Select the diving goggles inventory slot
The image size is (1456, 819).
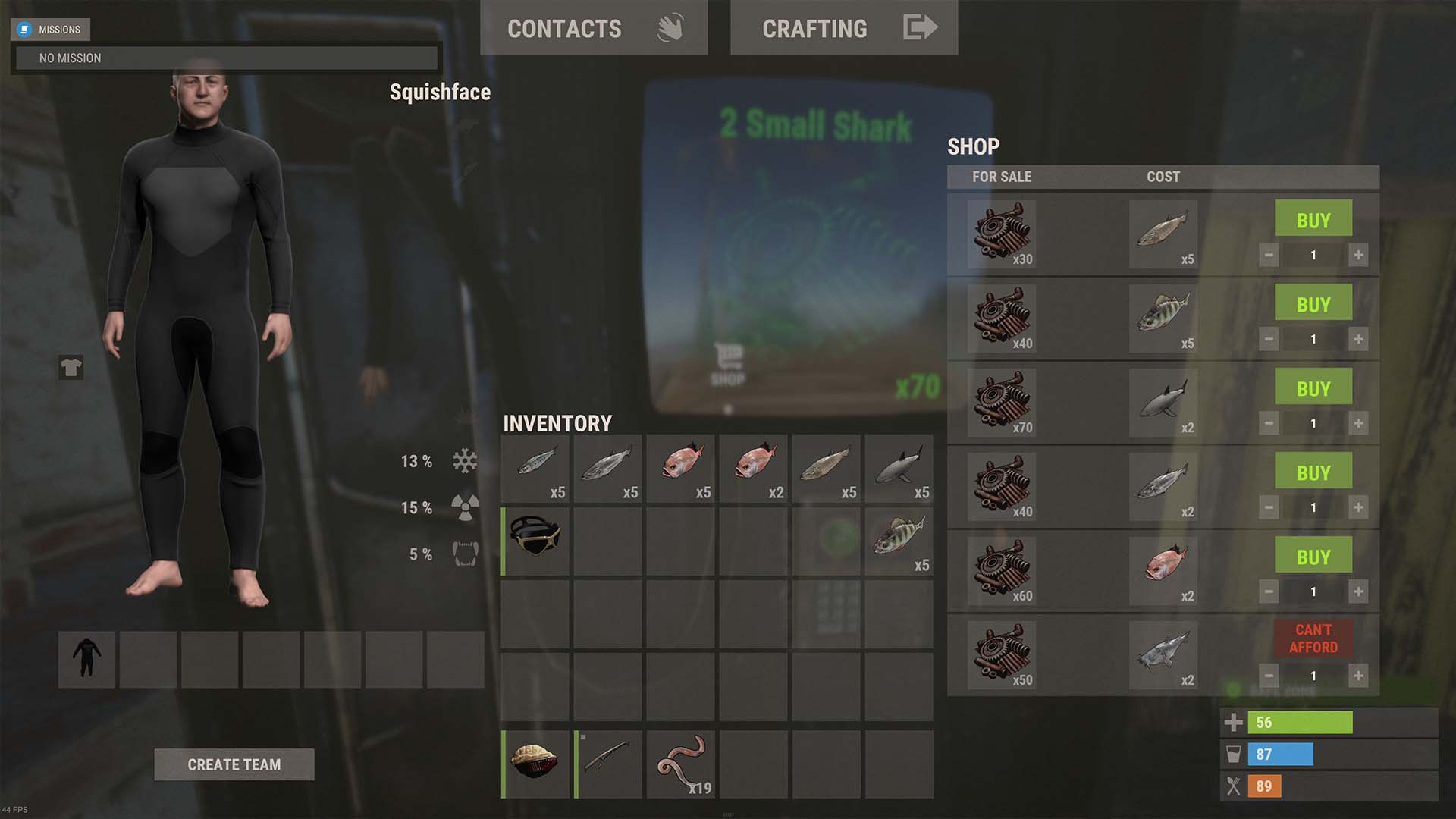pos(535,541)
